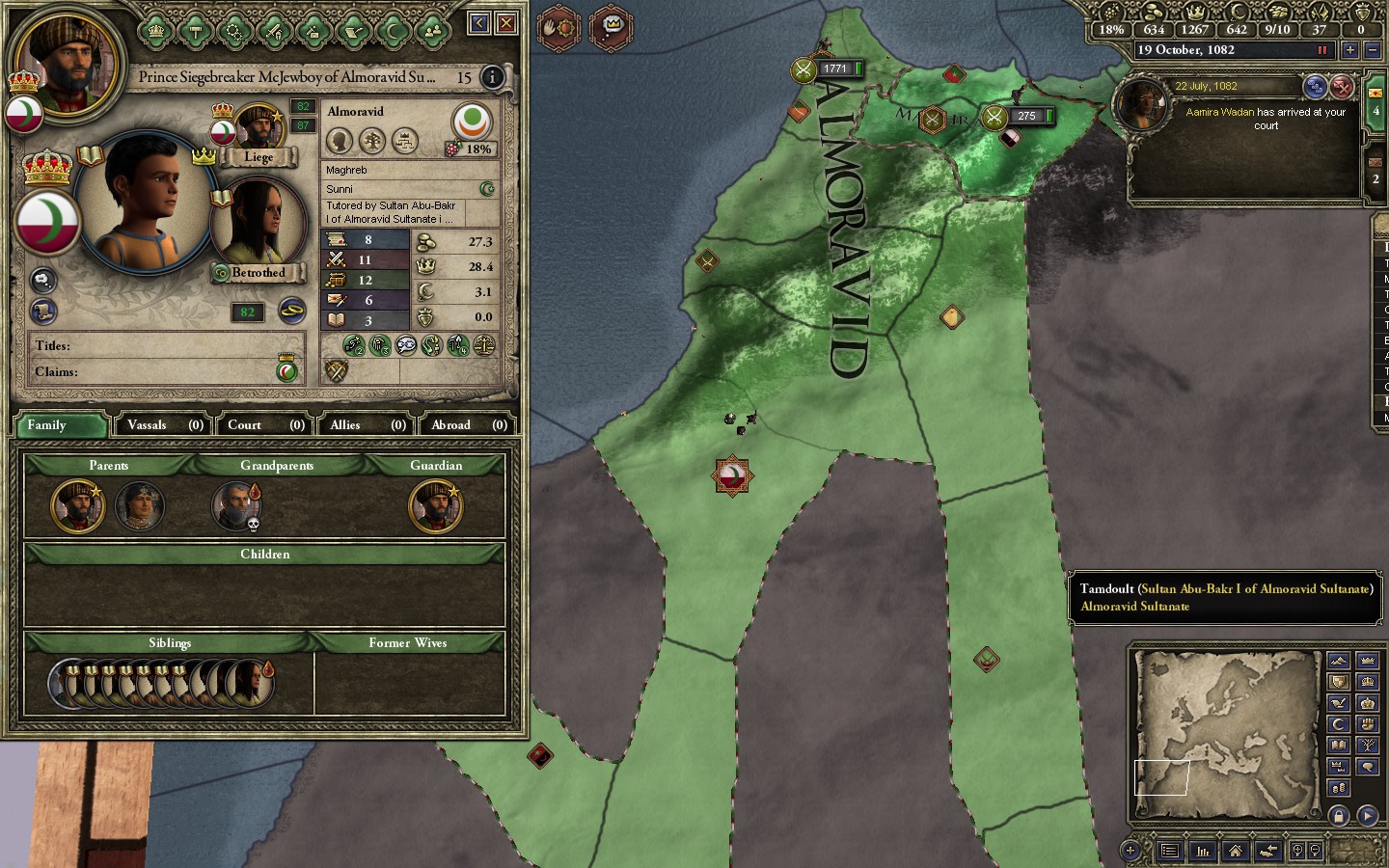Viewport: 1389px width, 868px height.
Task: Select the Guardian portrait
Action: [435, 505]
